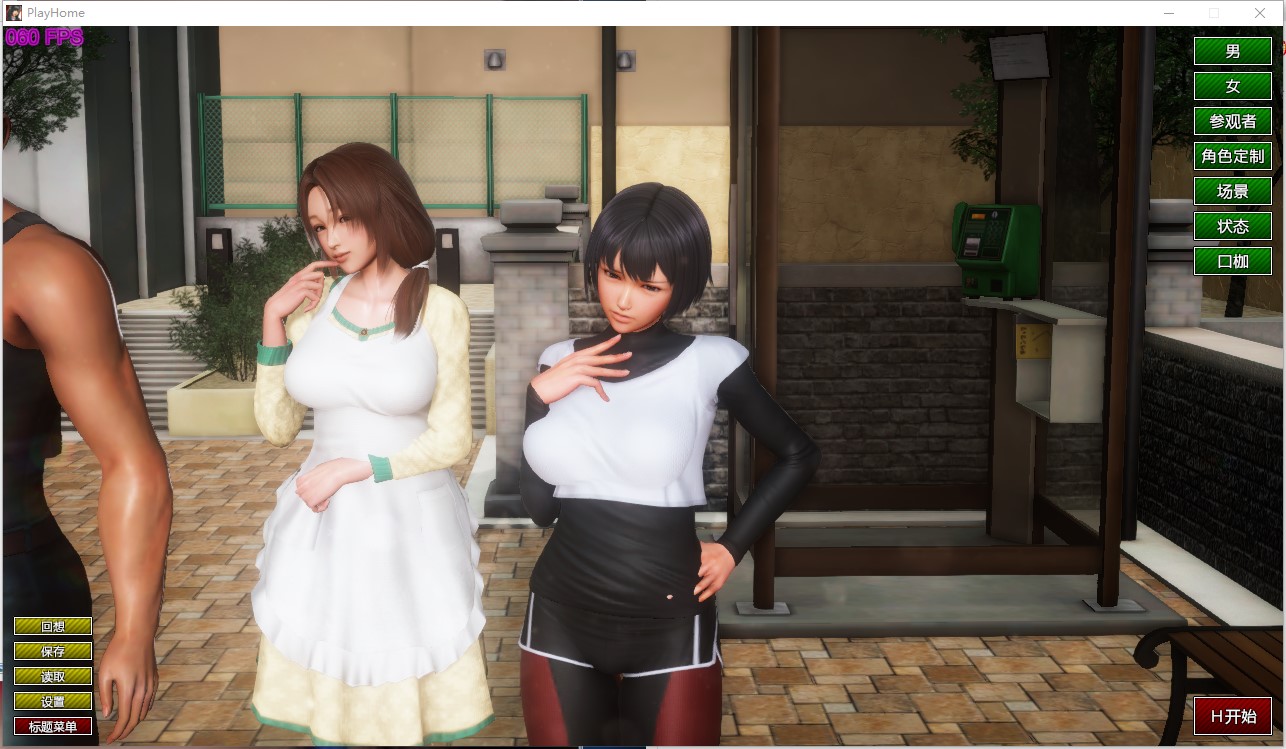Open the 场景 scene menu
Viewport: 1286px width, 749px height.
[x=1232, y=191]
